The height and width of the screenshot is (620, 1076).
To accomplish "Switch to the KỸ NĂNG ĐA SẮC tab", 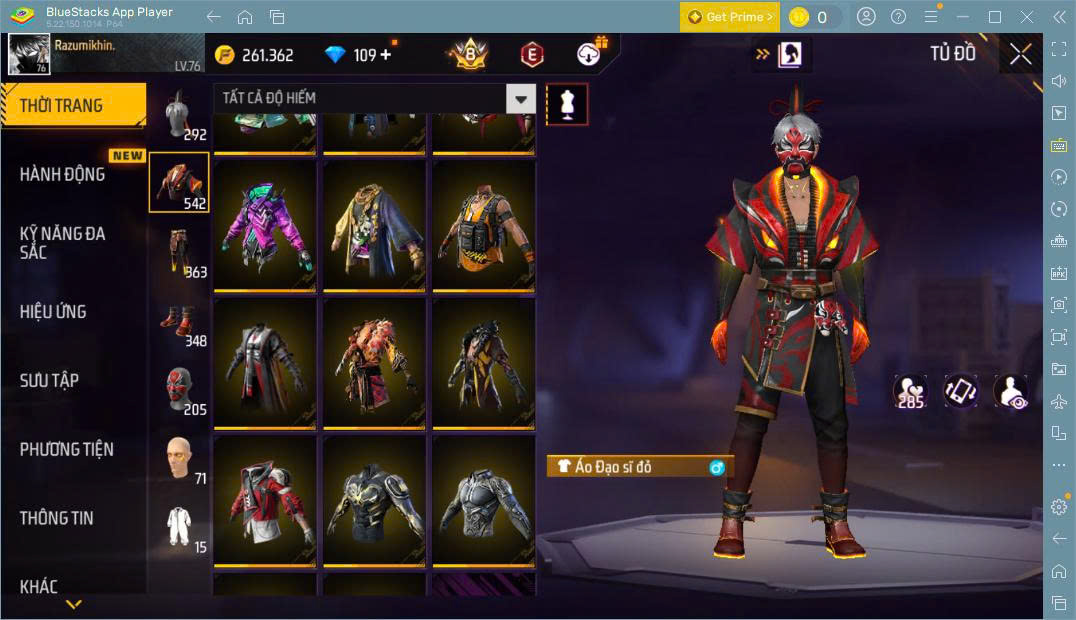I will (62, 242).
